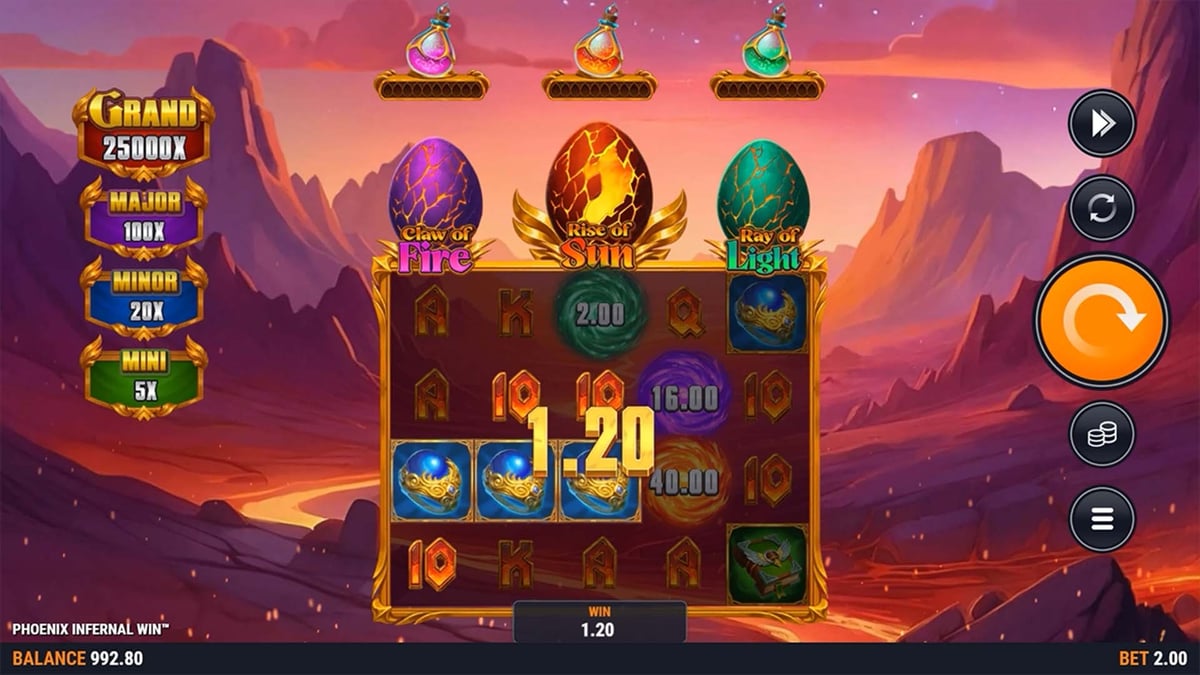
Task: Open the autoplay circular arrows button
Action: pyautogui.click(x=1101, y=208)
